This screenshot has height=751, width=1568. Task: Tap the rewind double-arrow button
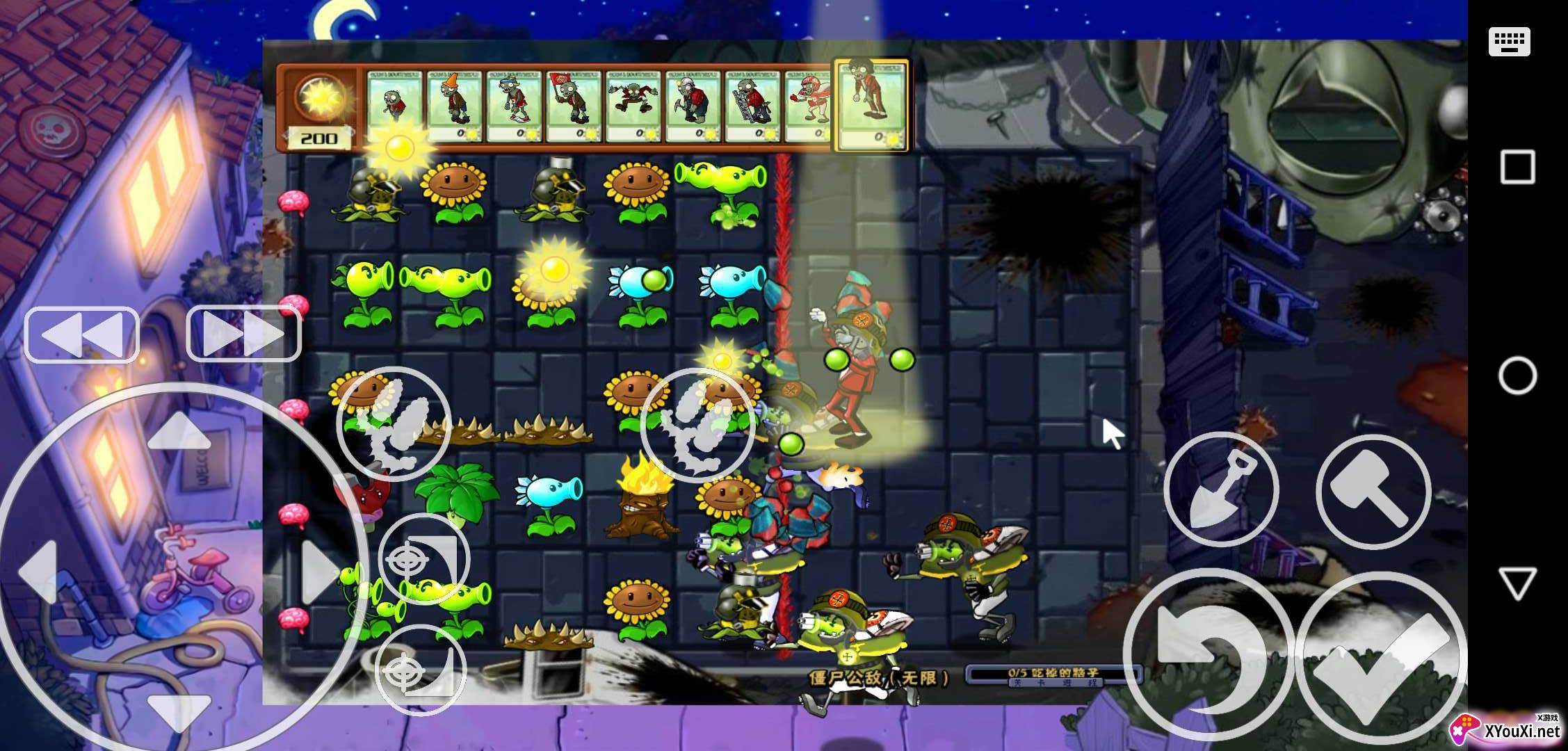pyautogui.click(x=82, y=334)
